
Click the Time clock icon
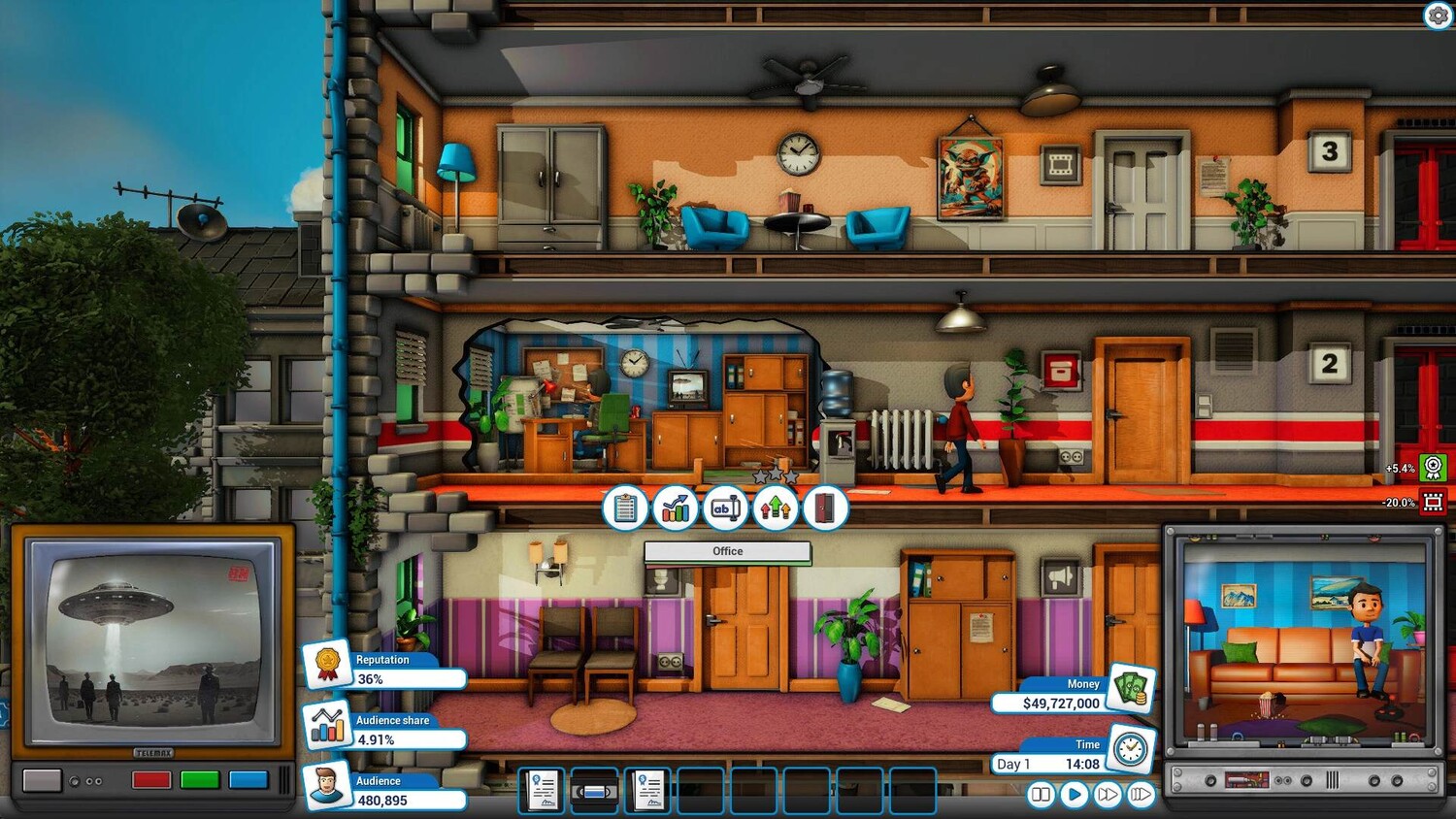coord(1130,748)
